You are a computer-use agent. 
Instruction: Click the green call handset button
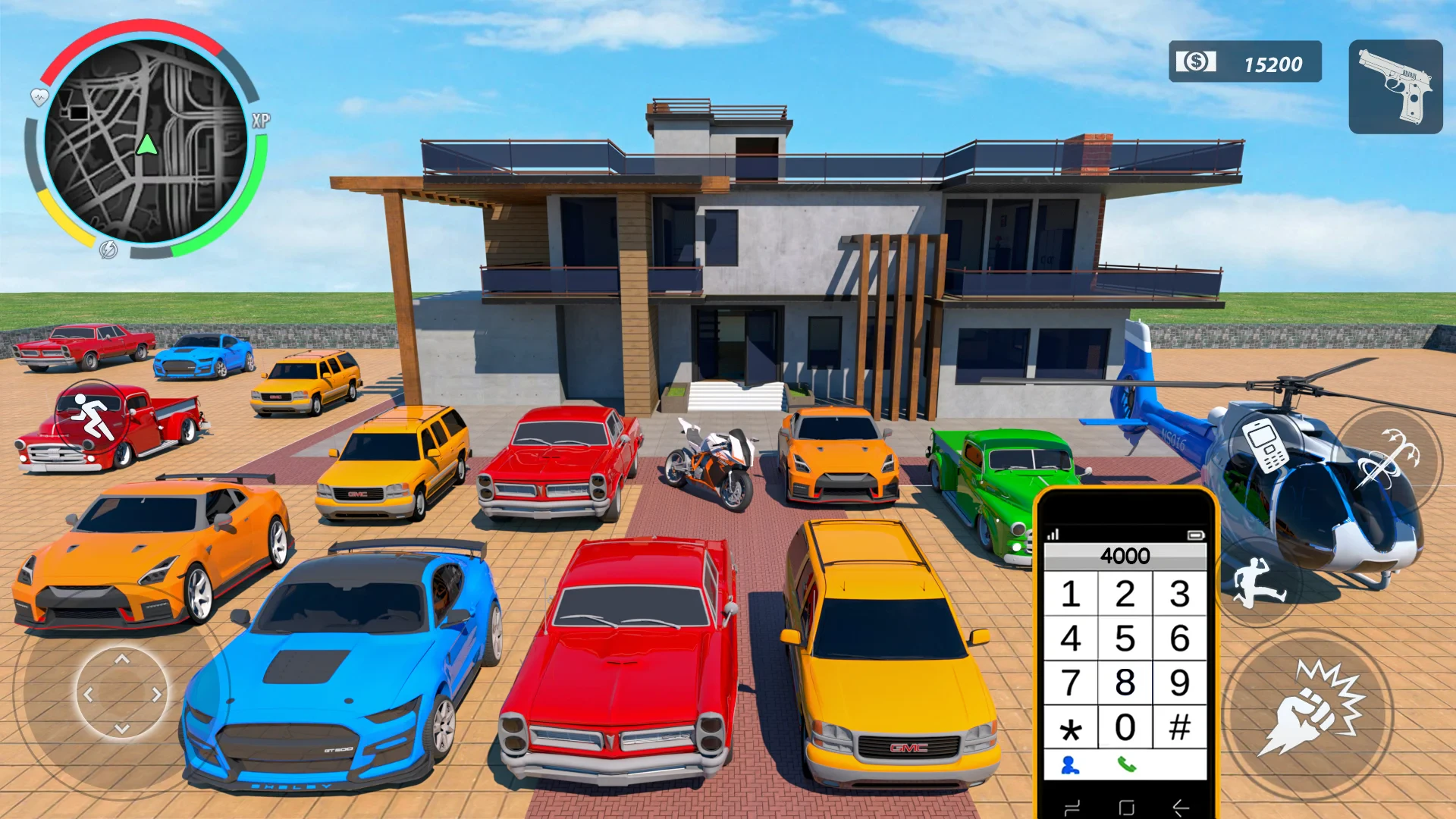tap(1126, 765)
